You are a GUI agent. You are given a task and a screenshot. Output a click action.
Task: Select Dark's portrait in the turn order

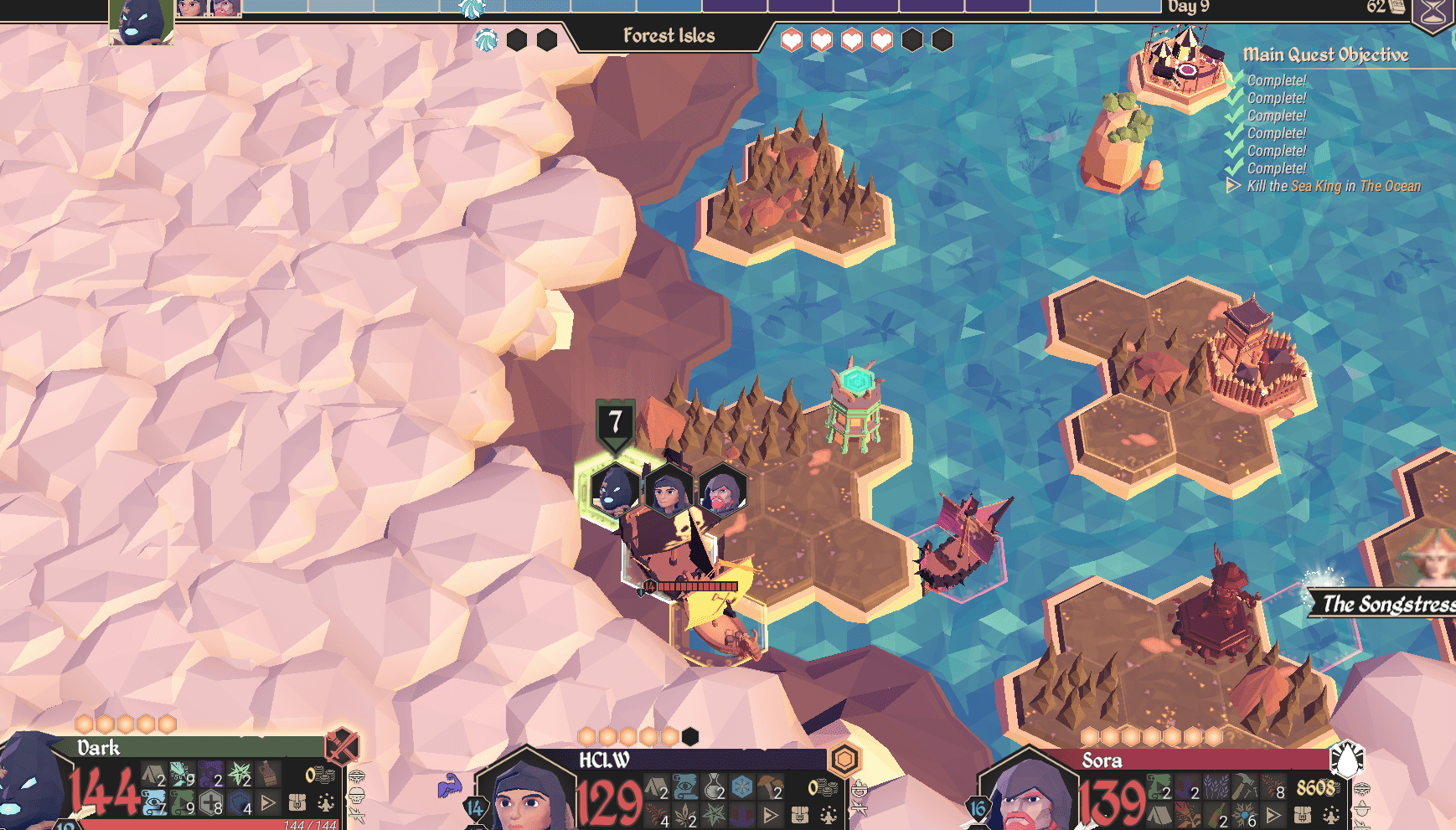(x=141, y=22)
